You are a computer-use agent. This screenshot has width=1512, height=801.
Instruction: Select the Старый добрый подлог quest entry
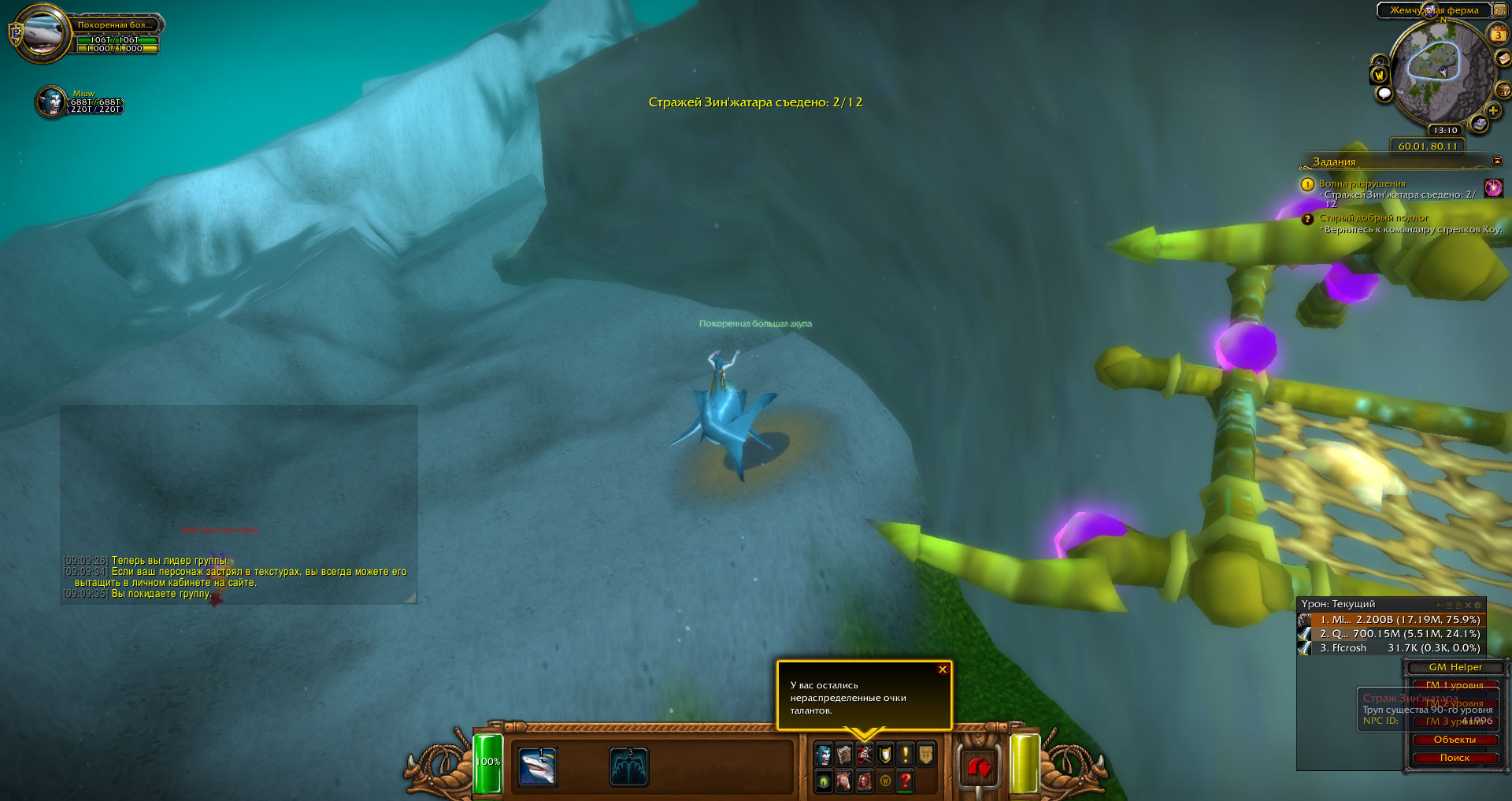pyautogui.click(x=1373, y=218)
